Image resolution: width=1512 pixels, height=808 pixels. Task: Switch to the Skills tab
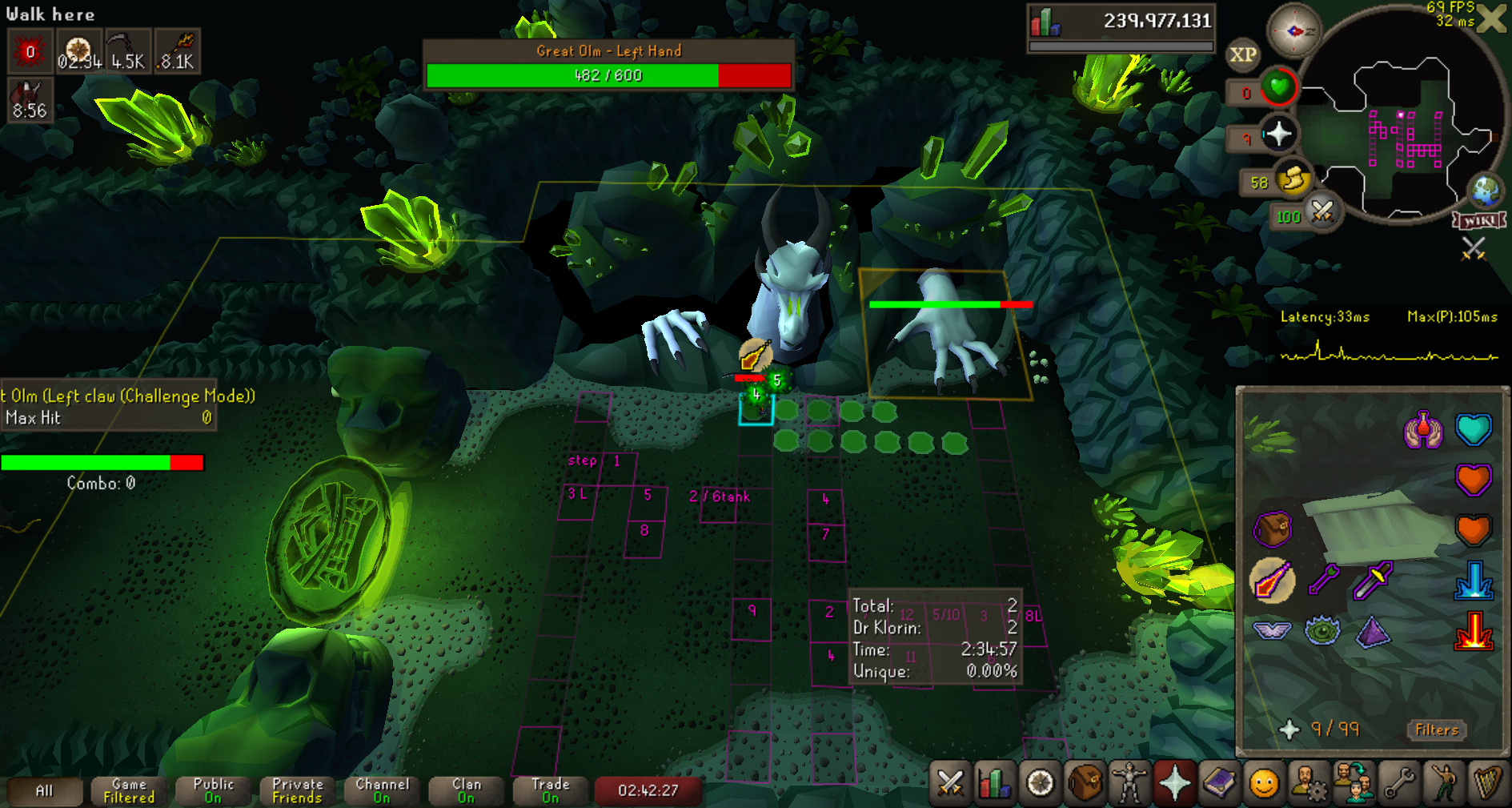[x=995, y=783]
